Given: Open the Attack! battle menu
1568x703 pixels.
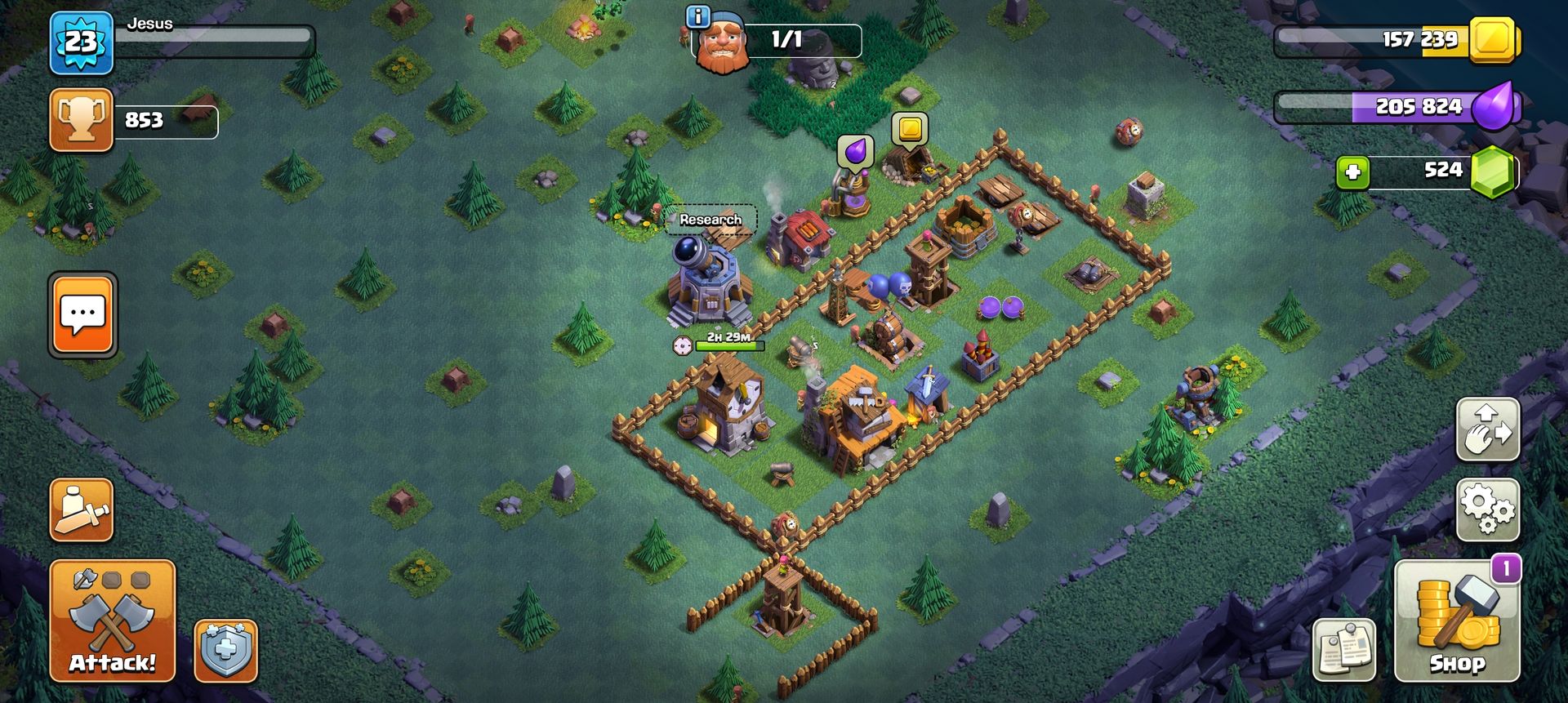Looking at the screenshot, I should pos(113,621).
